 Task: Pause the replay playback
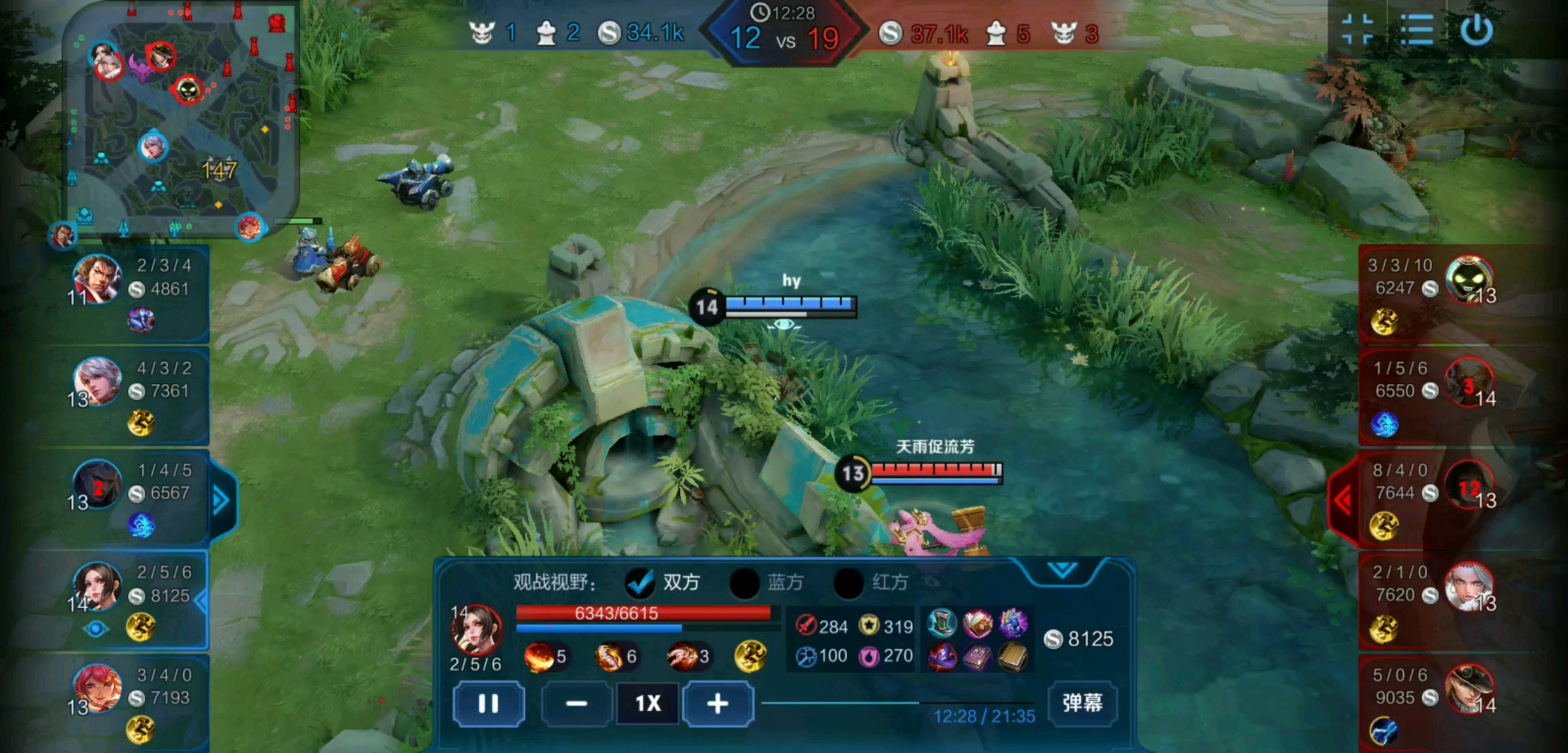pos(488,703)
